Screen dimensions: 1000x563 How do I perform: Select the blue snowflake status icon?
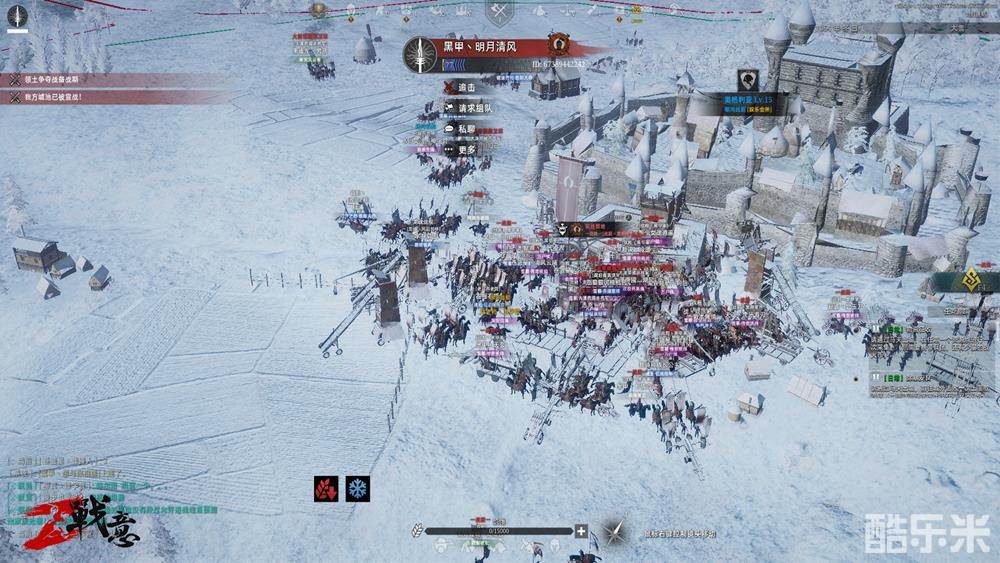(358, 489)
